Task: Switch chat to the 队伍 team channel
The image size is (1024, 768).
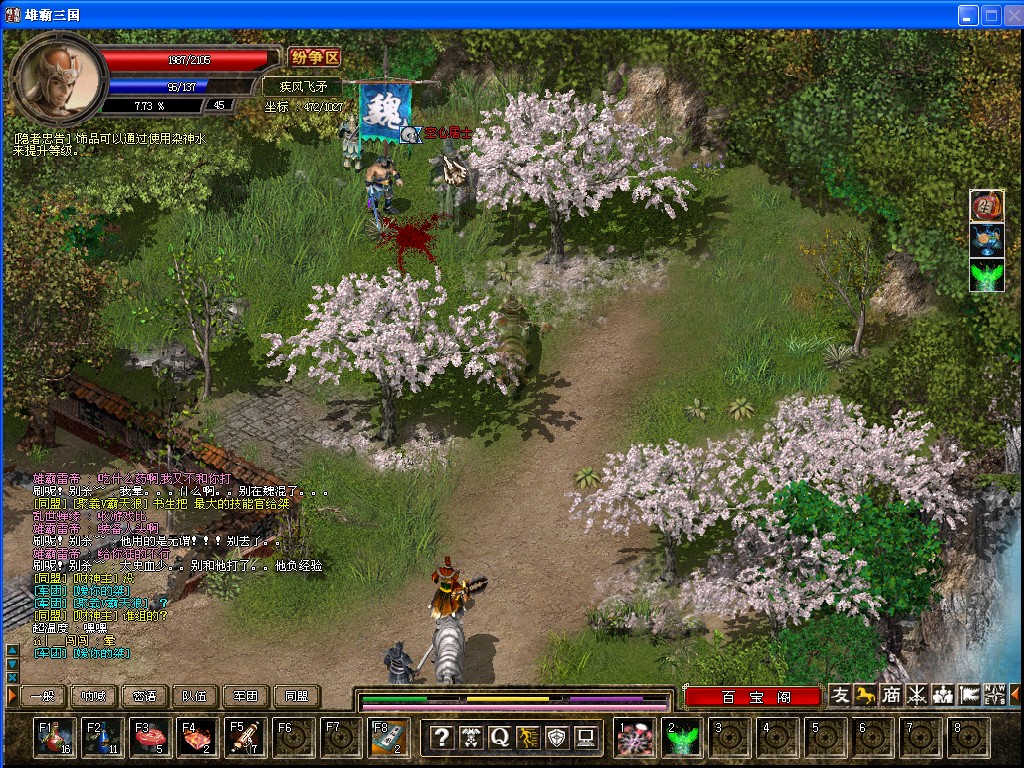Action: (195, 696)
